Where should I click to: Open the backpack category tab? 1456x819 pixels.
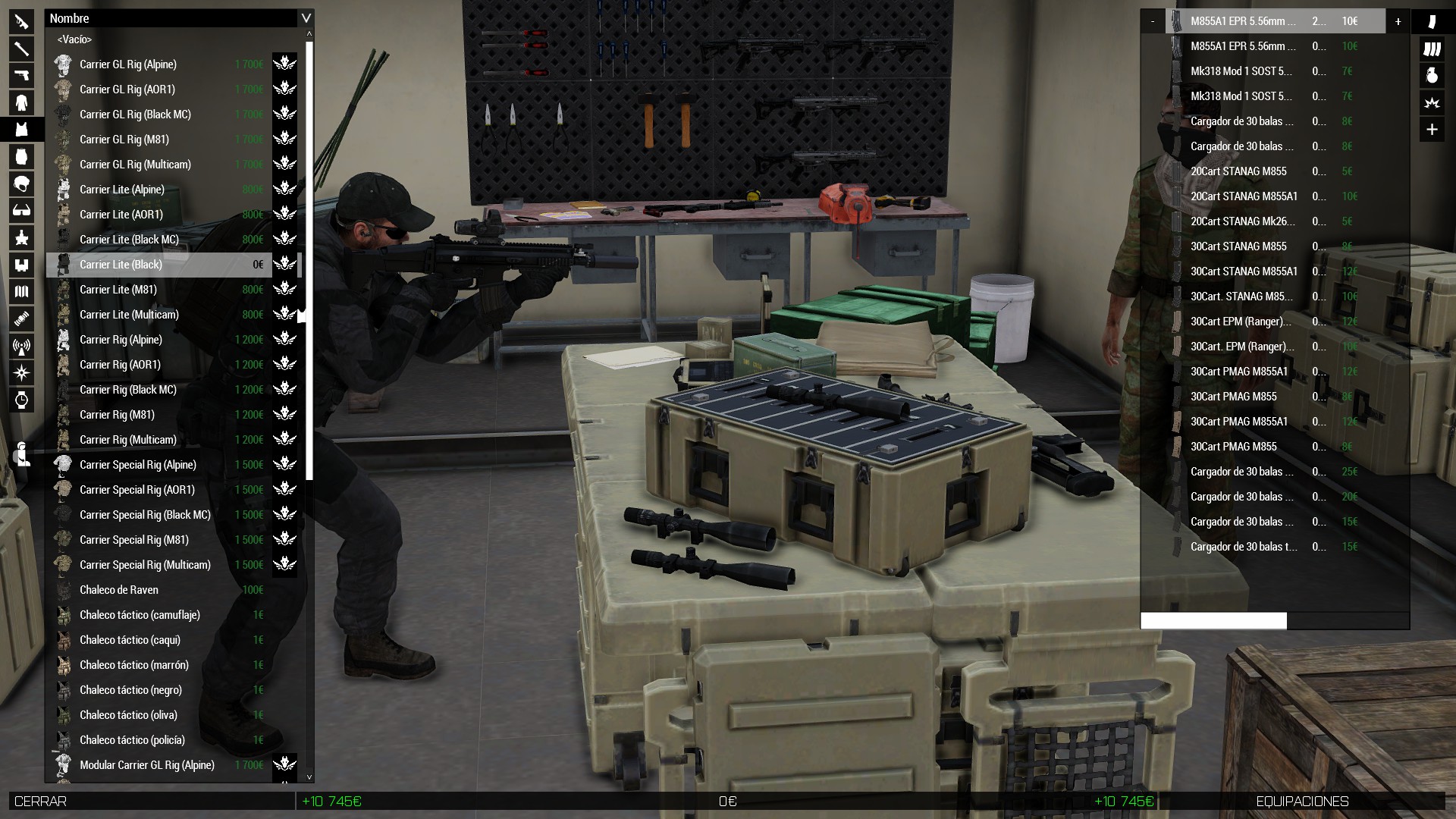click(21, 157)
